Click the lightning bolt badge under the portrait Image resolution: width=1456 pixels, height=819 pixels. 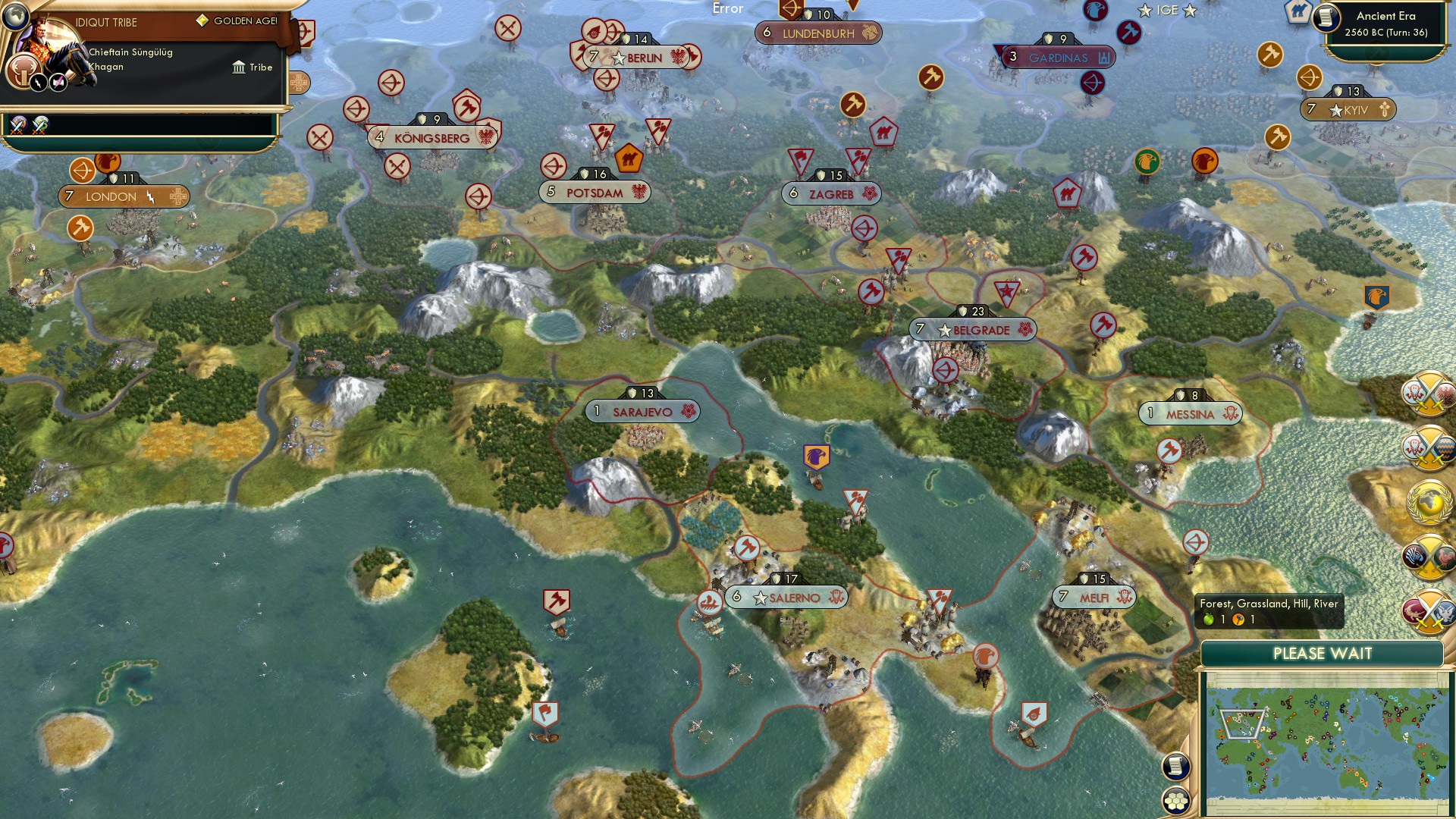click(x=39, y=83)
